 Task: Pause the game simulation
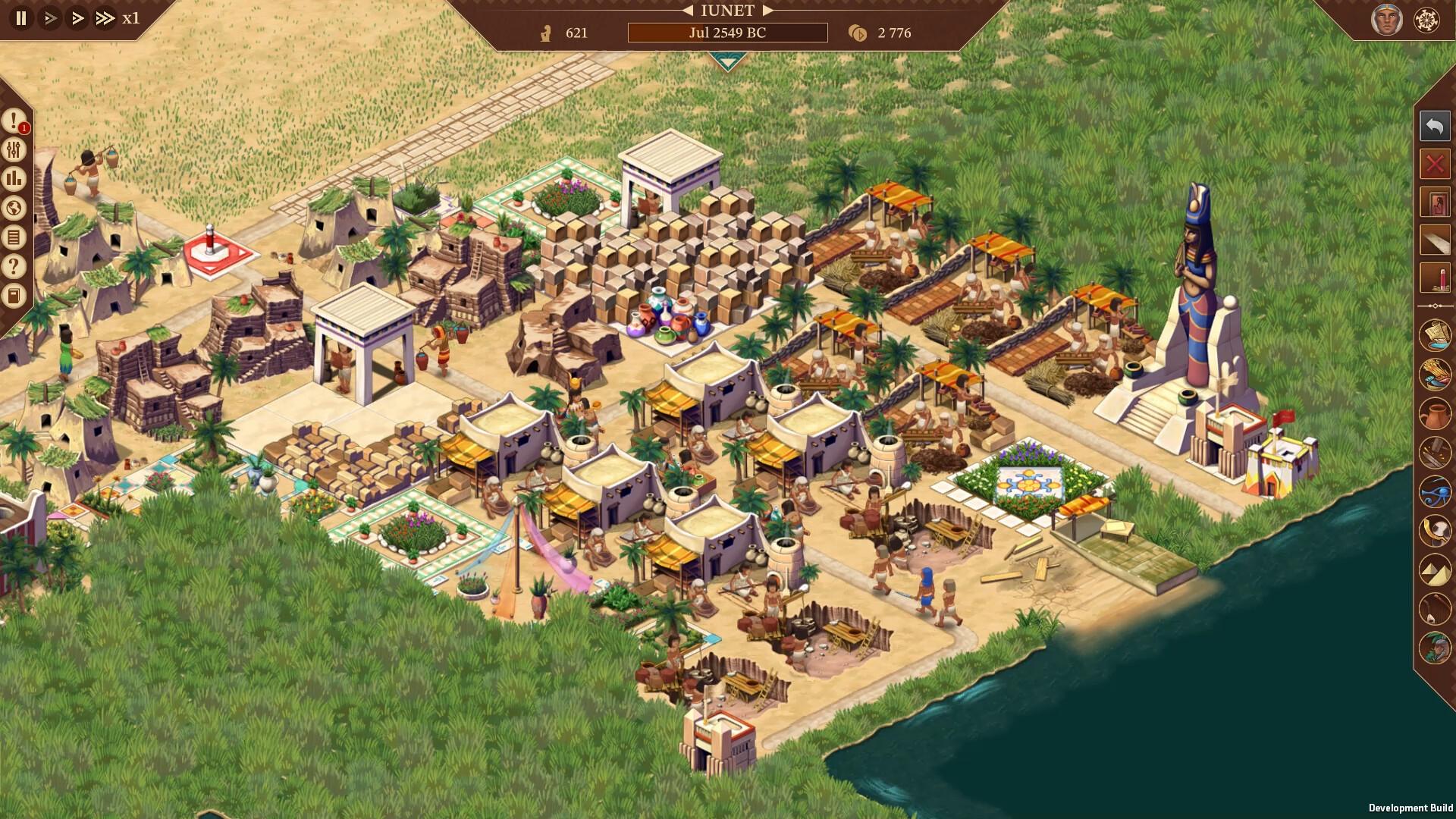pos(19,18)
